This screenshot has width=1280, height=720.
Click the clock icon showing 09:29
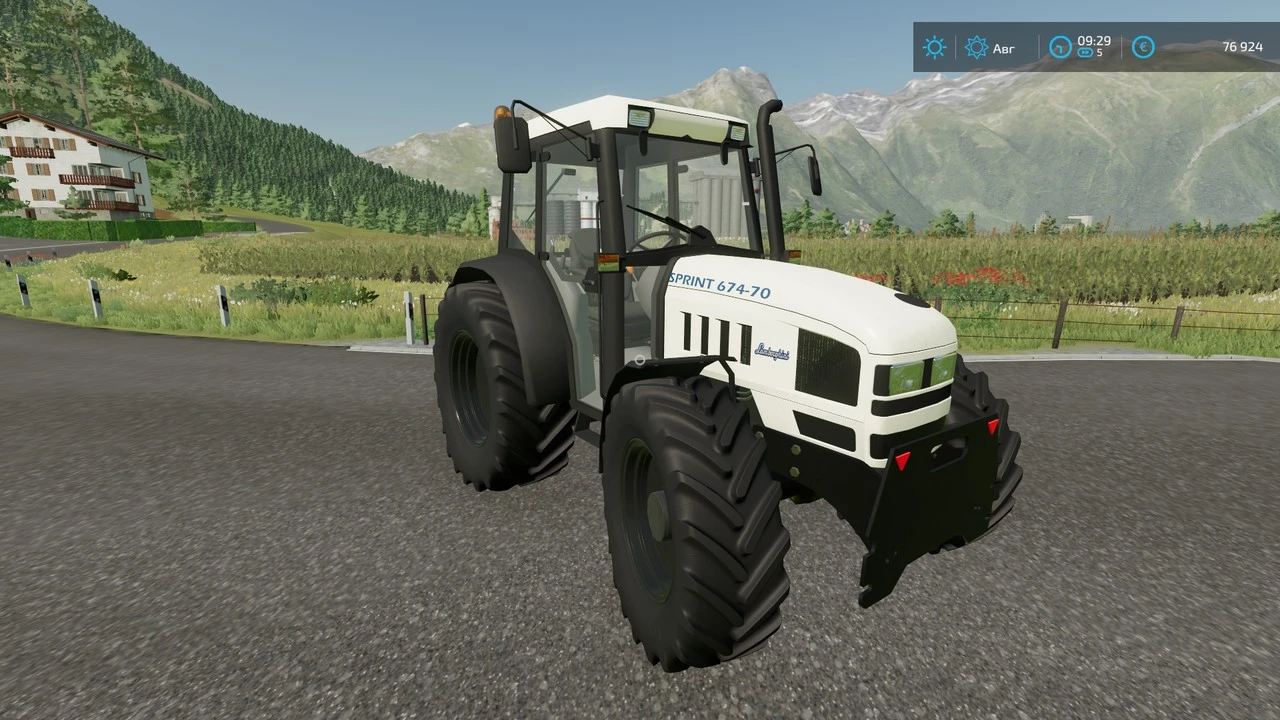(x=1059, y=47)
